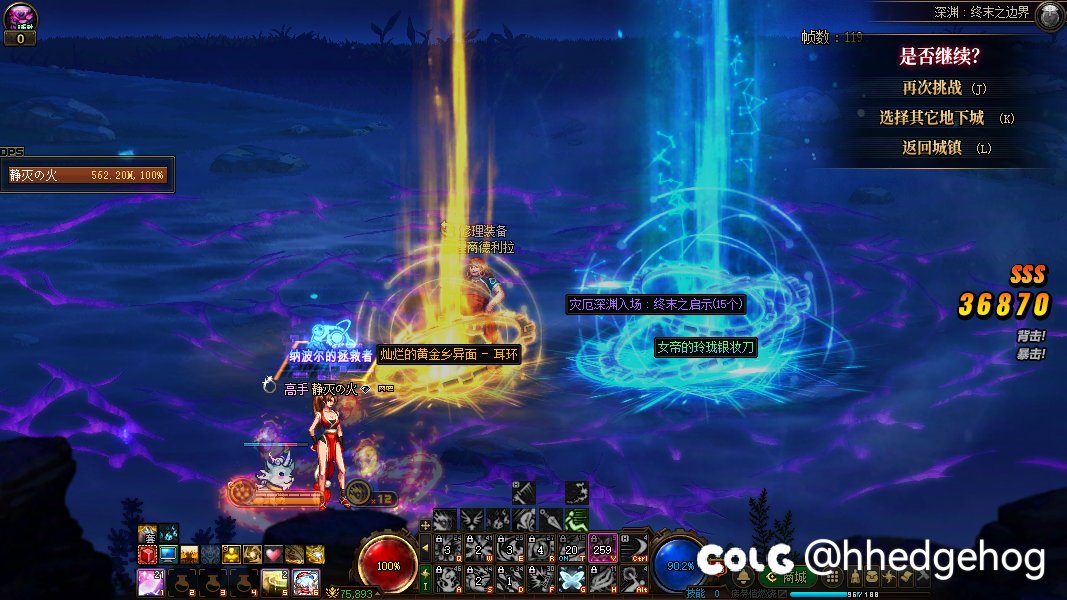Screen dimensions: 1067x600
Task: Use the pink potion in slot 1
Action: 149,581
